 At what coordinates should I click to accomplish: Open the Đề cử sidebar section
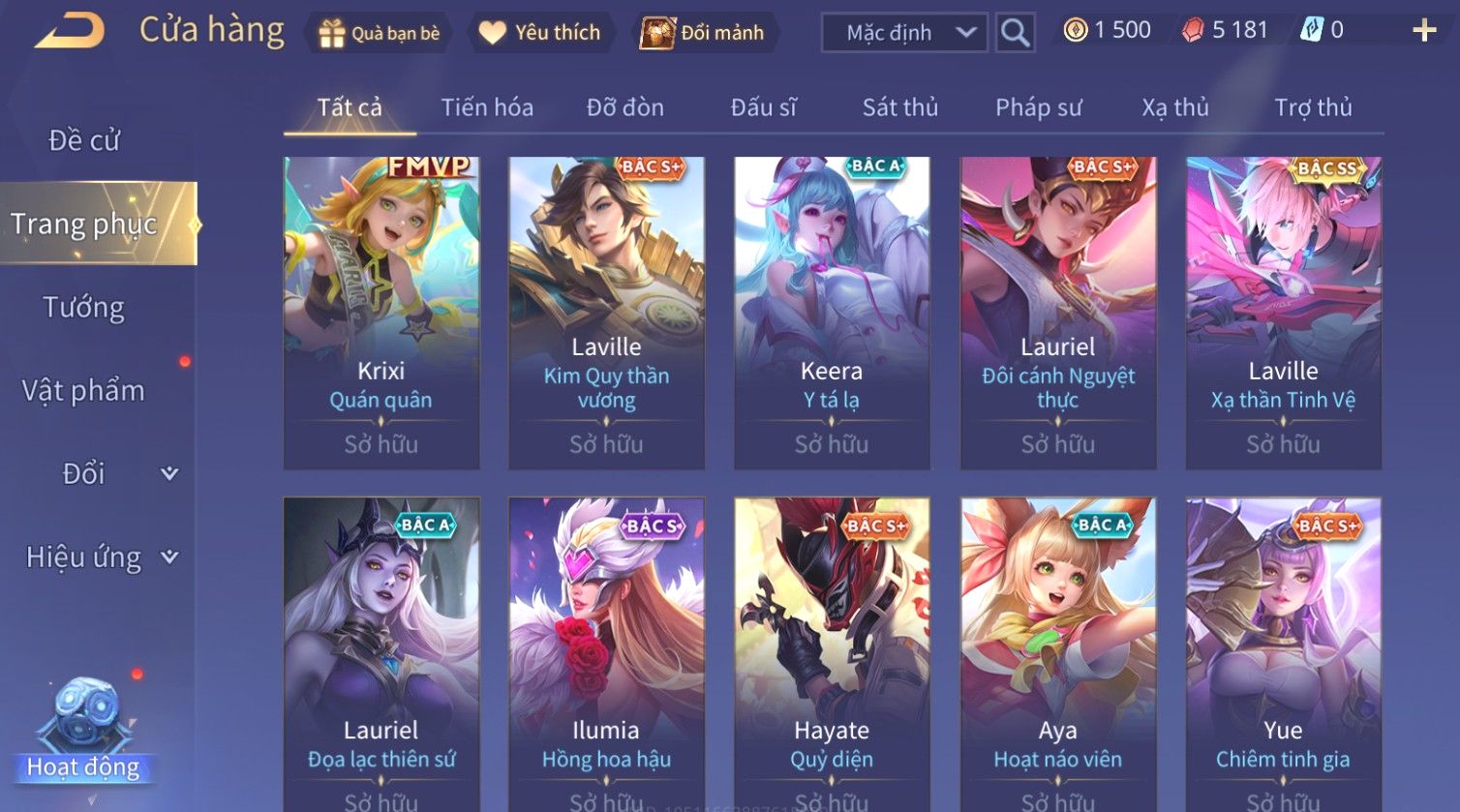(84, 140)
